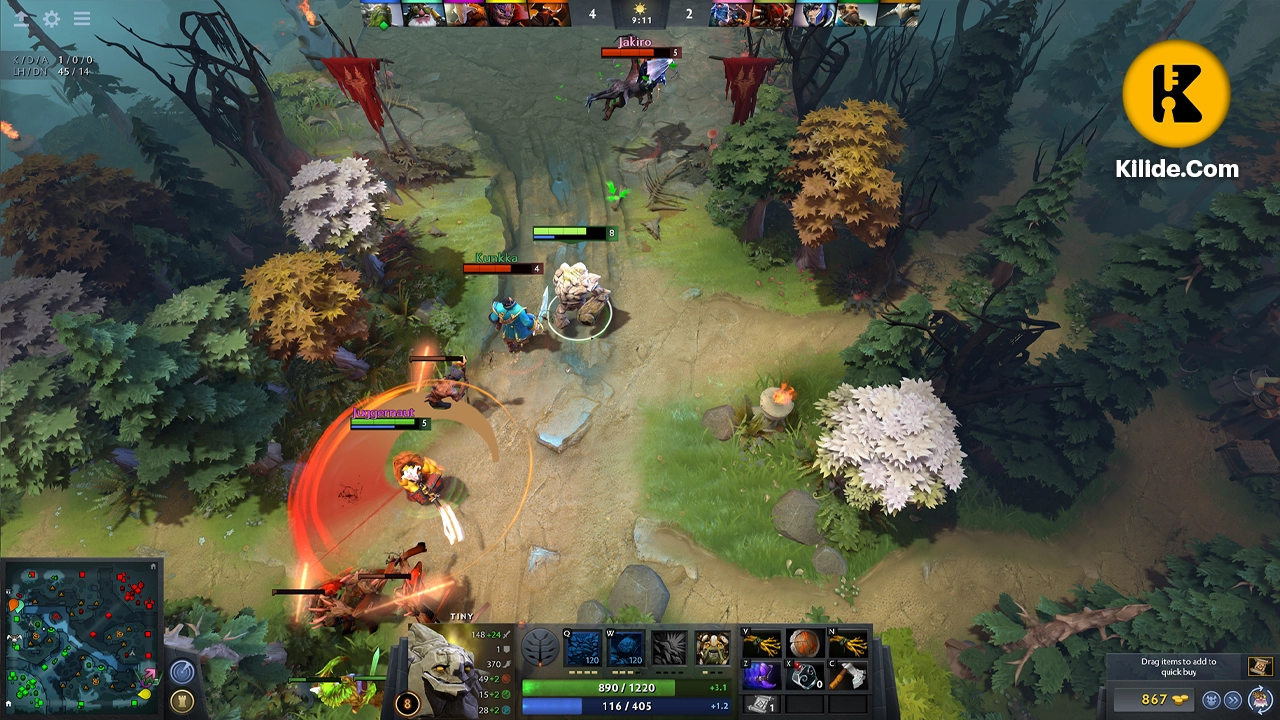Viewport: 1280px width, 720px height.
Task: Toggle the courier auto-deliver circular icon
Action: 1259,699
